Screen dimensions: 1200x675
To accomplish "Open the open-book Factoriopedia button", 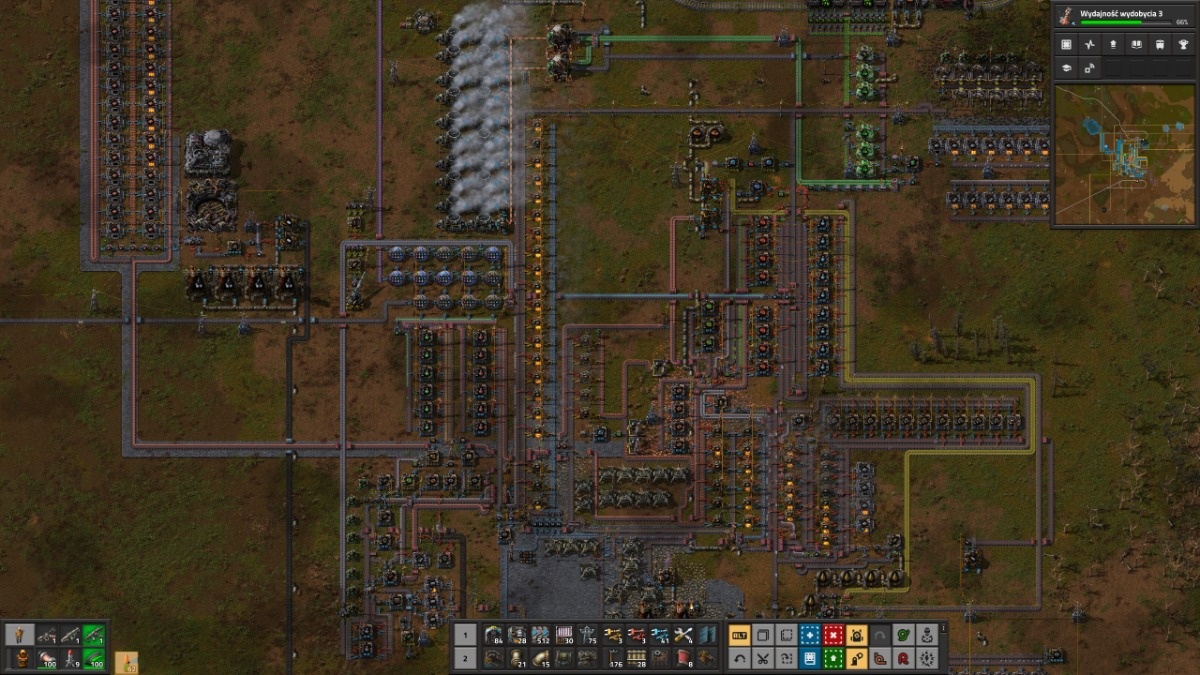I will [1136, 45].
